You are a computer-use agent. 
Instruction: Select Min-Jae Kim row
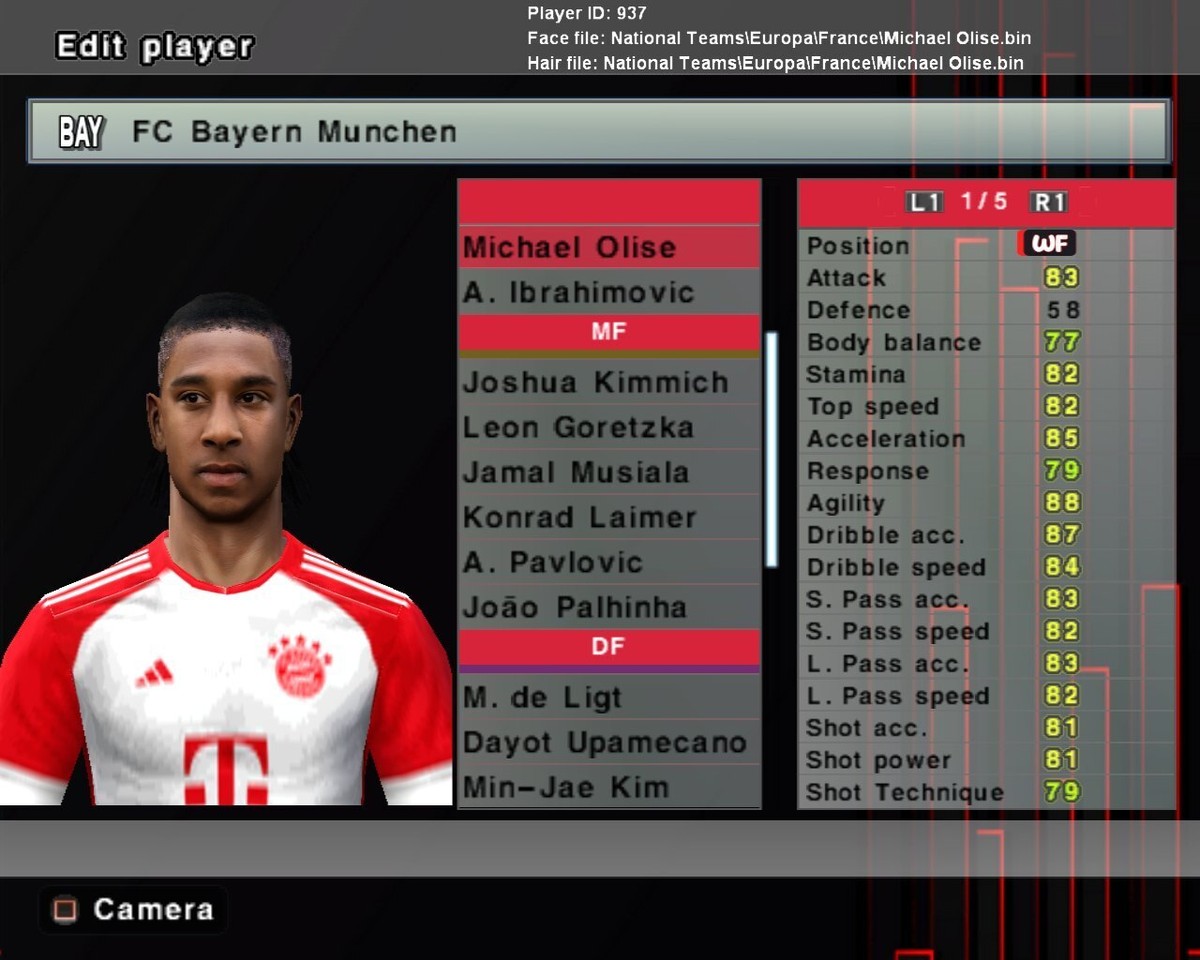[x=608, y=787]
